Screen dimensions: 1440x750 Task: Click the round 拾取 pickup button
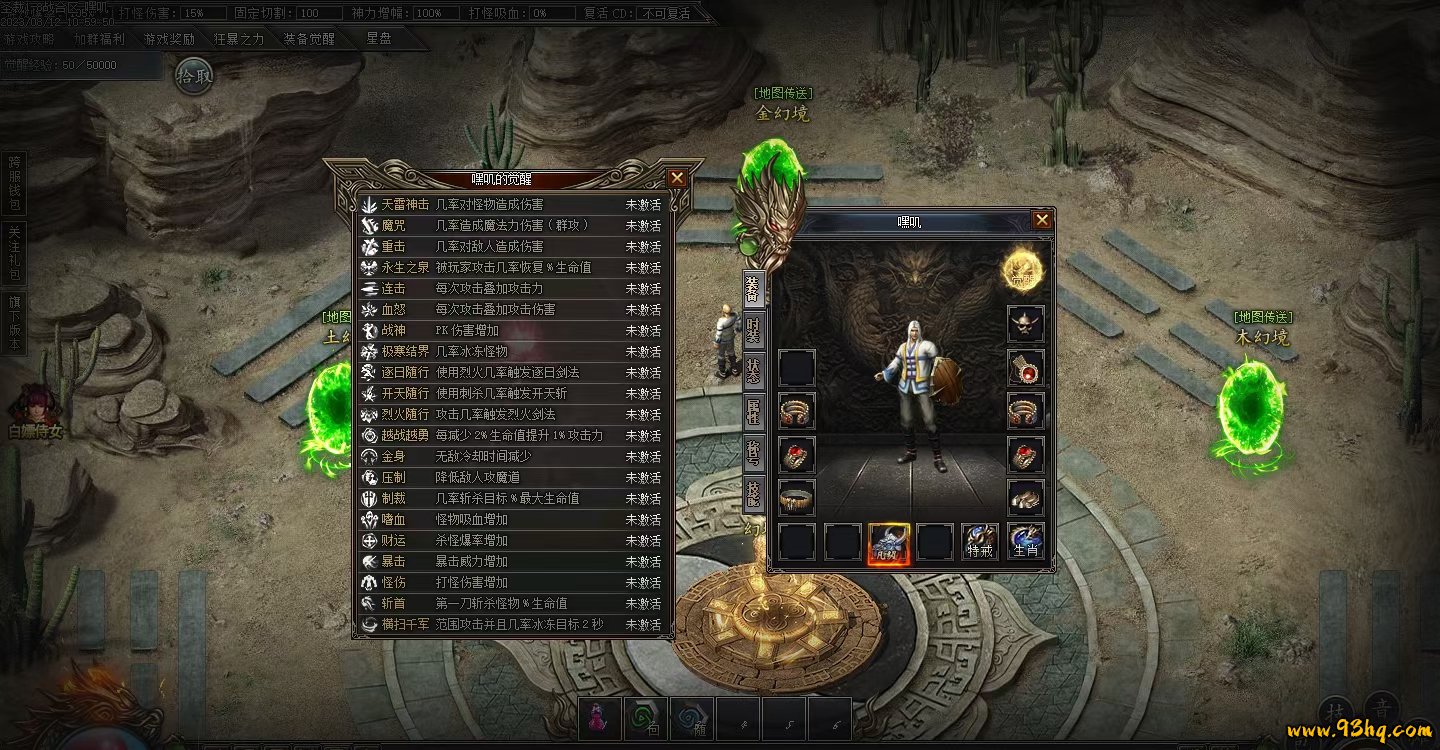[194, 75]
